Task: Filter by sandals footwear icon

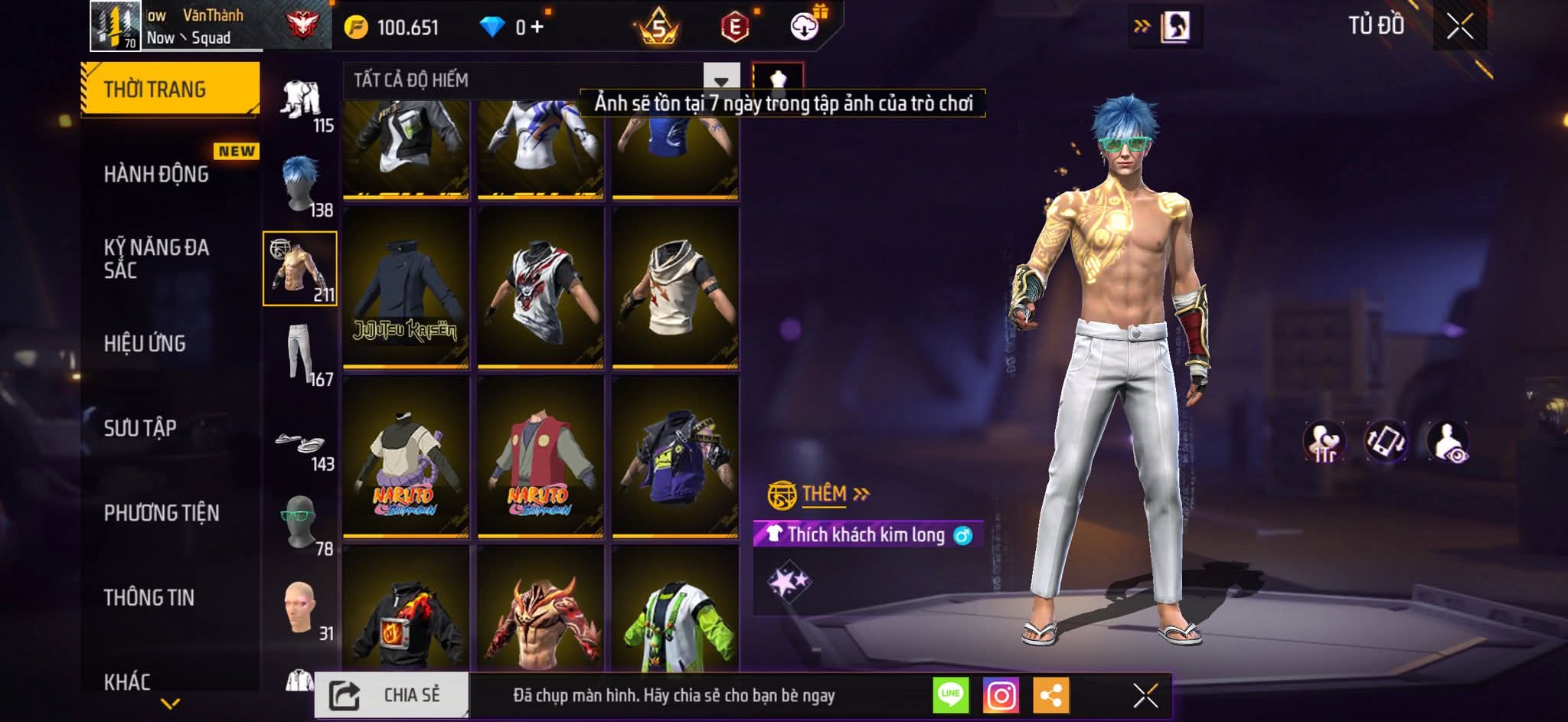Action: coord(300,443)
